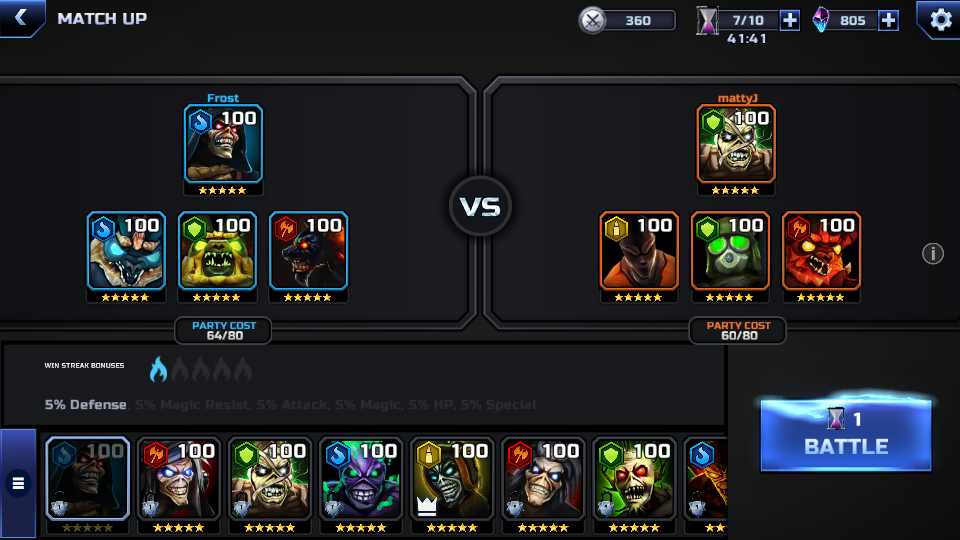The image size is (960, 540).
Task: Open the roster list menu button
Action: (x=18, y=484)
